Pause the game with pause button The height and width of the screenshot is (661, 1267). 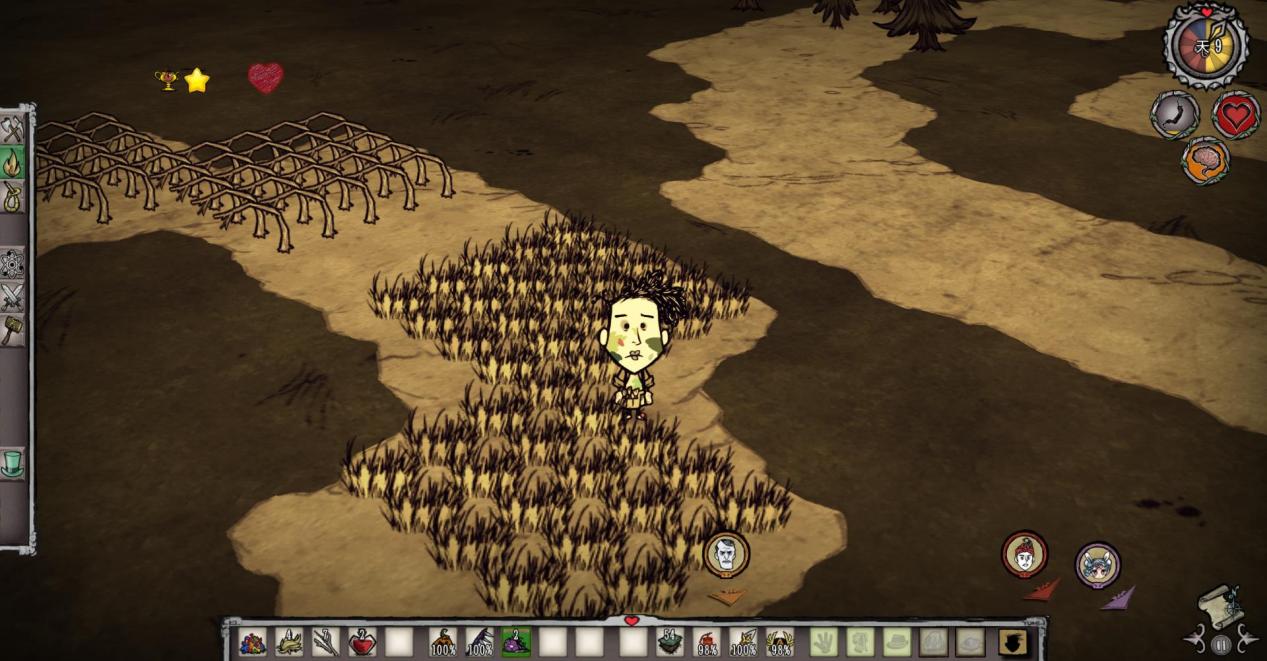(1220, 645)
